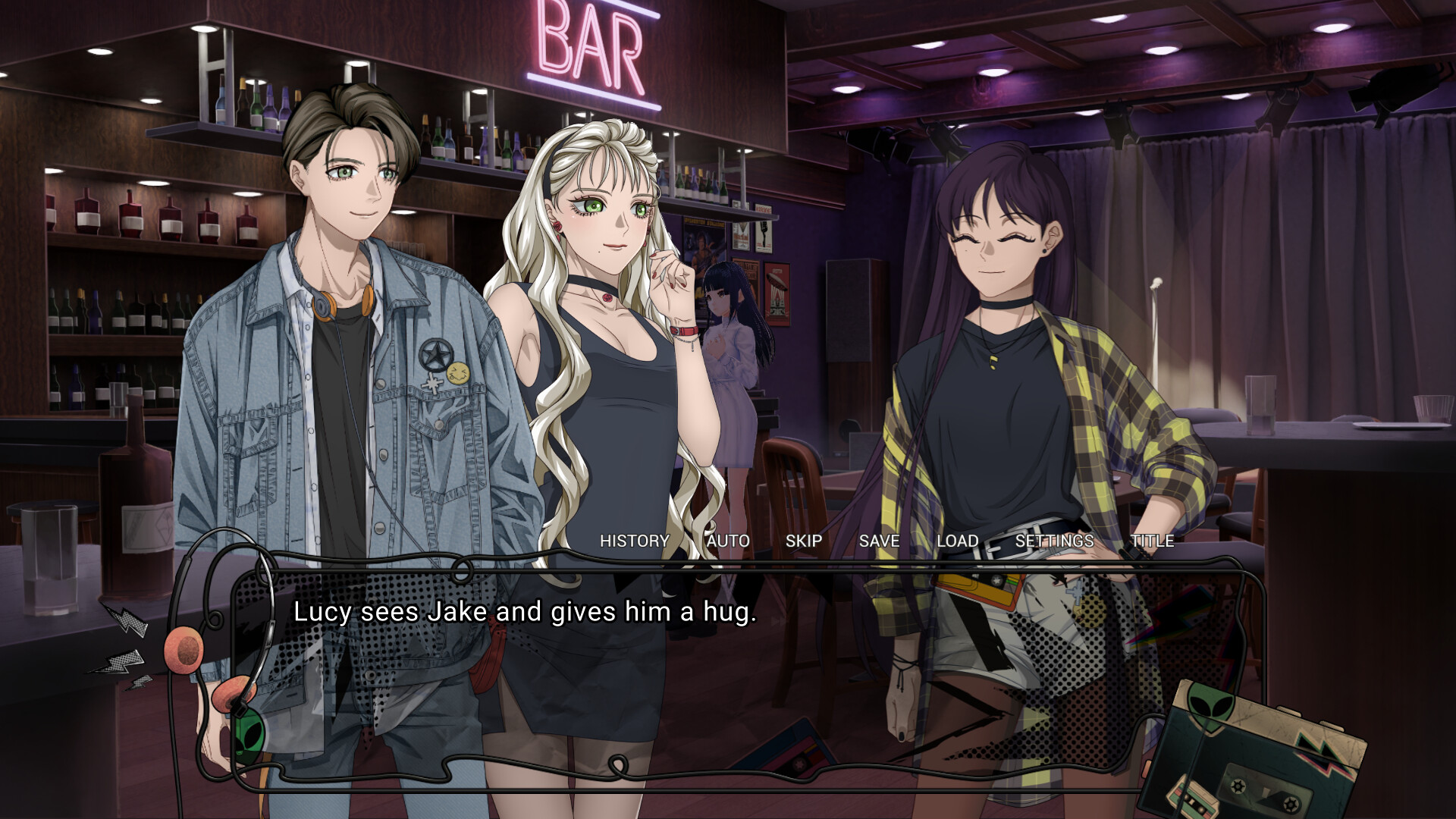
Task: Open the SETTINGS menu
Action: [1054, 541]
